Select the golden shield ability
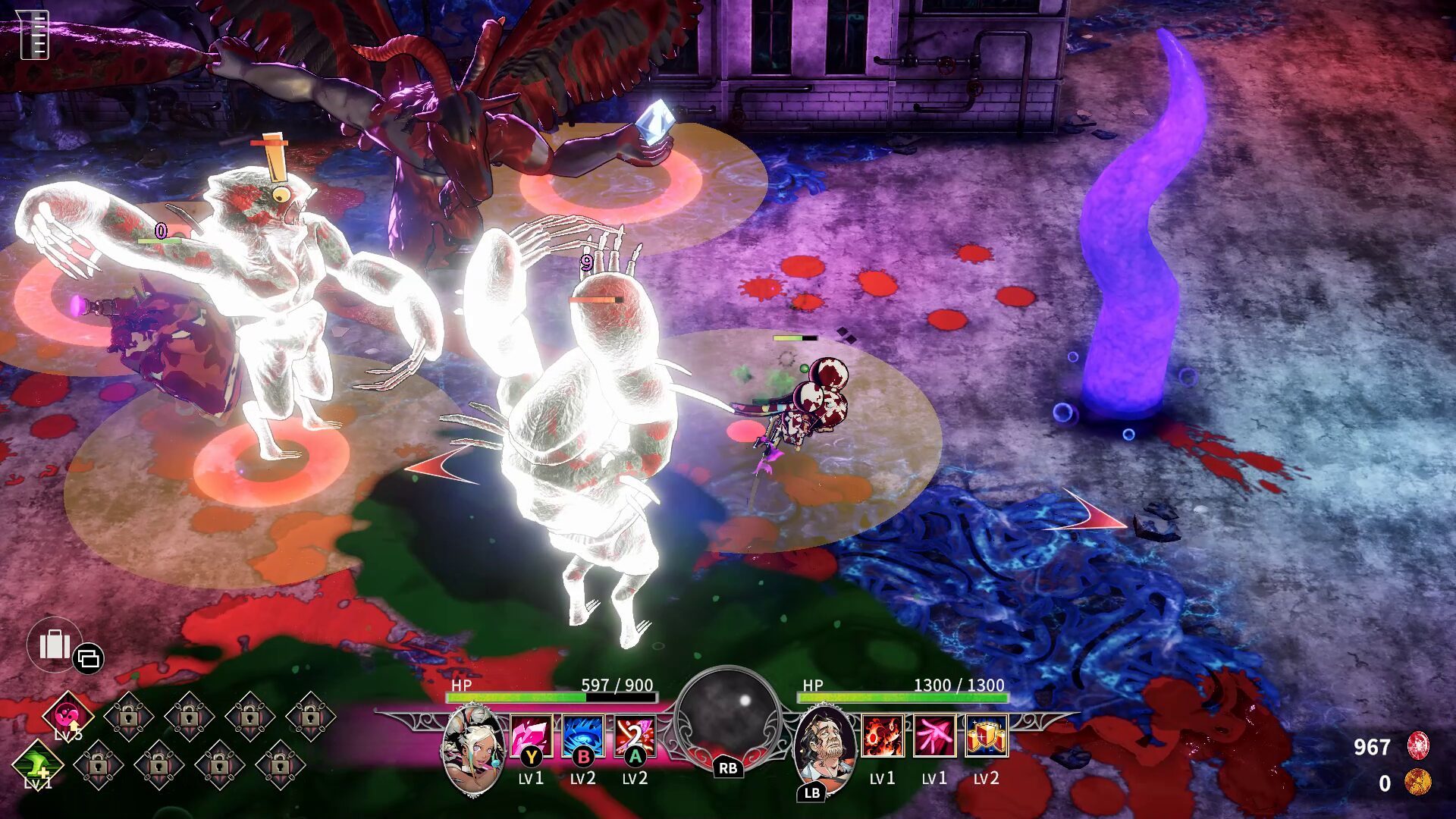The height and width of the screenshot is (819, 1456). pos(986,736)
